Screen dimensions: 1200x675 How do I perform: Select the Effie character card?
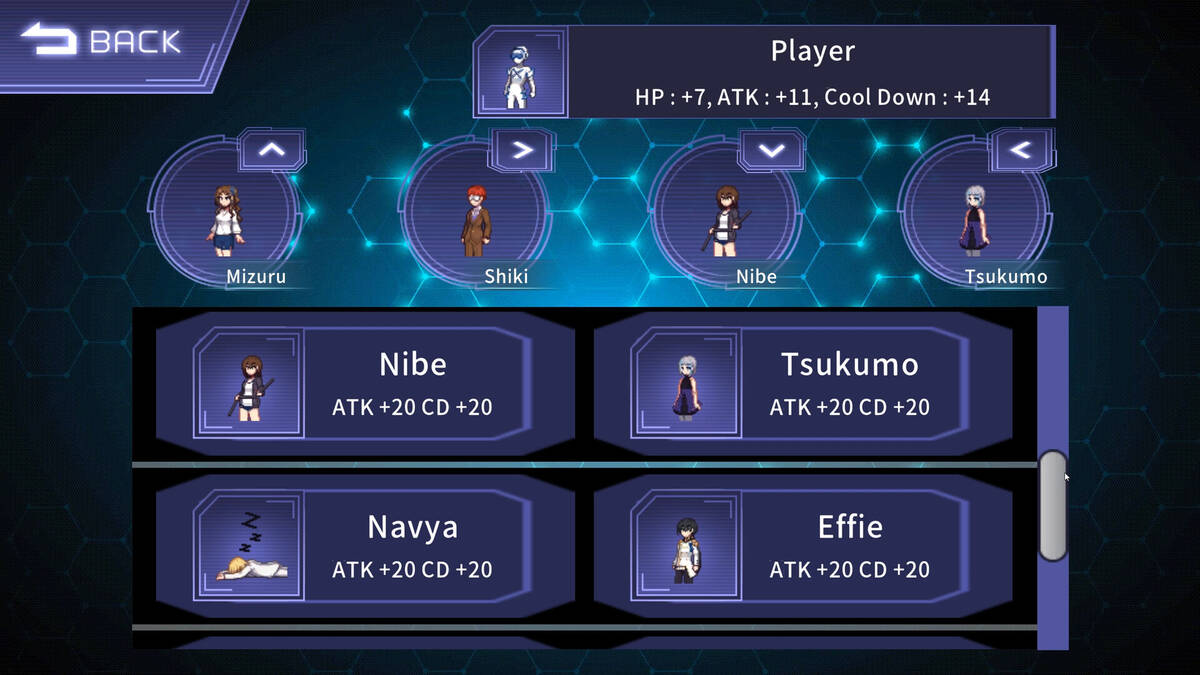pos(803,546)
